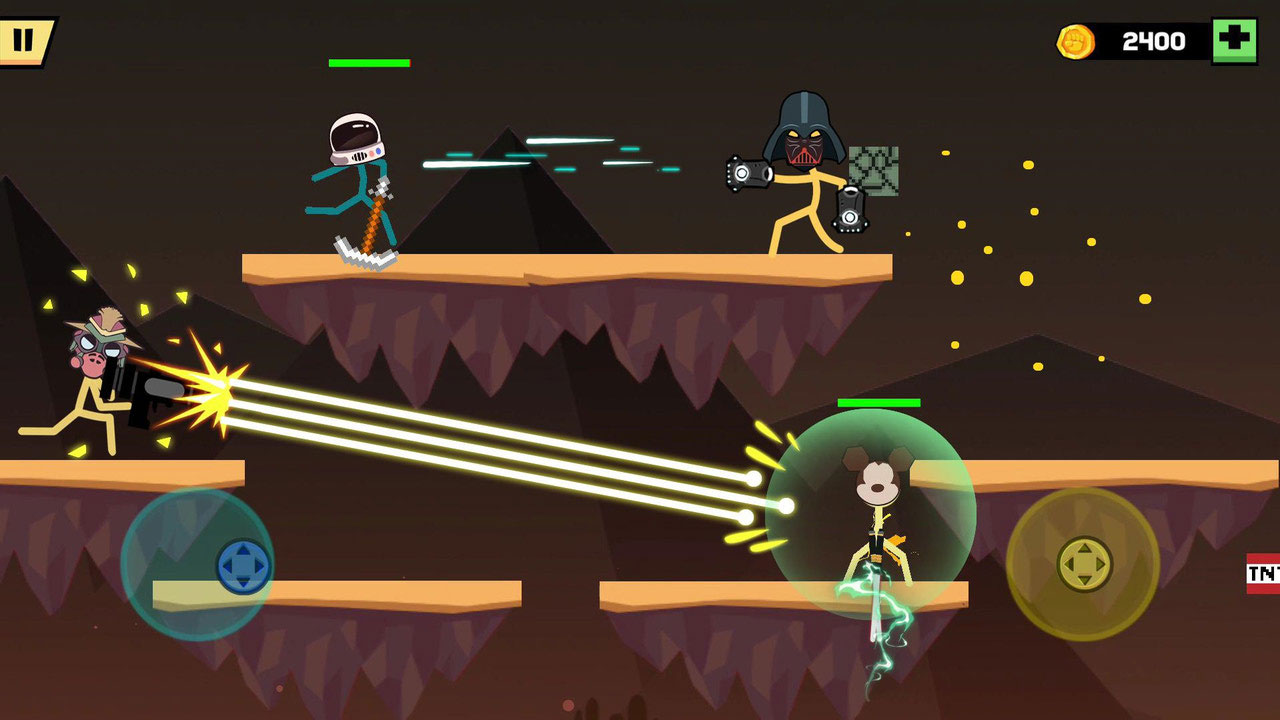
Task: Add more coins with the green plus button
Action: point(1234,40)
